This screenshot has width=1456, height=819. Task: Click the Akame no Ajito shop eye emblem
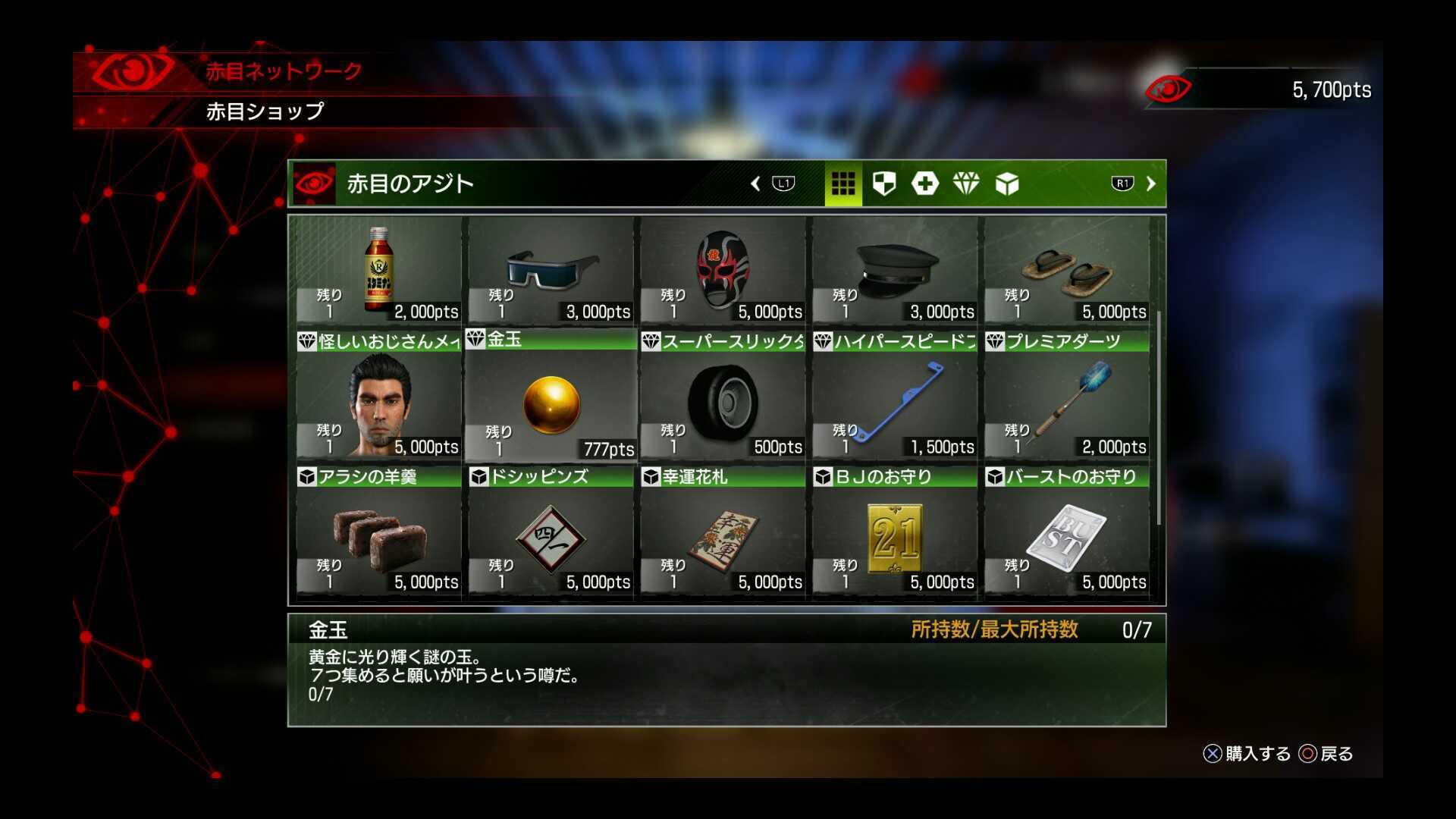(313, 182)
